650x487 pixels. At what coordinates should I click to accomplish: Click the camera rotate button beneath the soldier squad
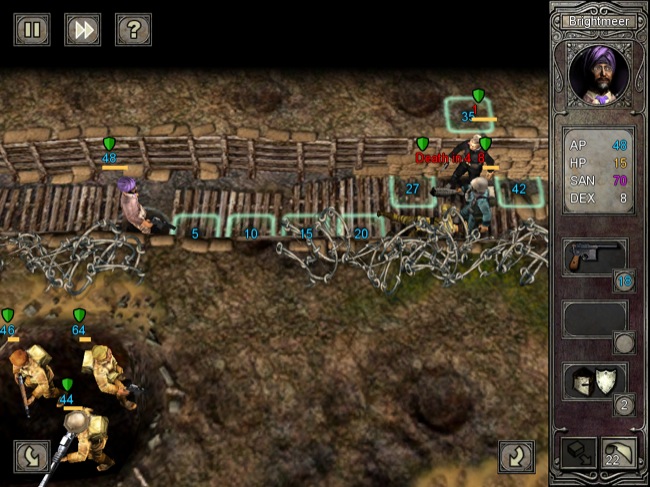[32, 456]
